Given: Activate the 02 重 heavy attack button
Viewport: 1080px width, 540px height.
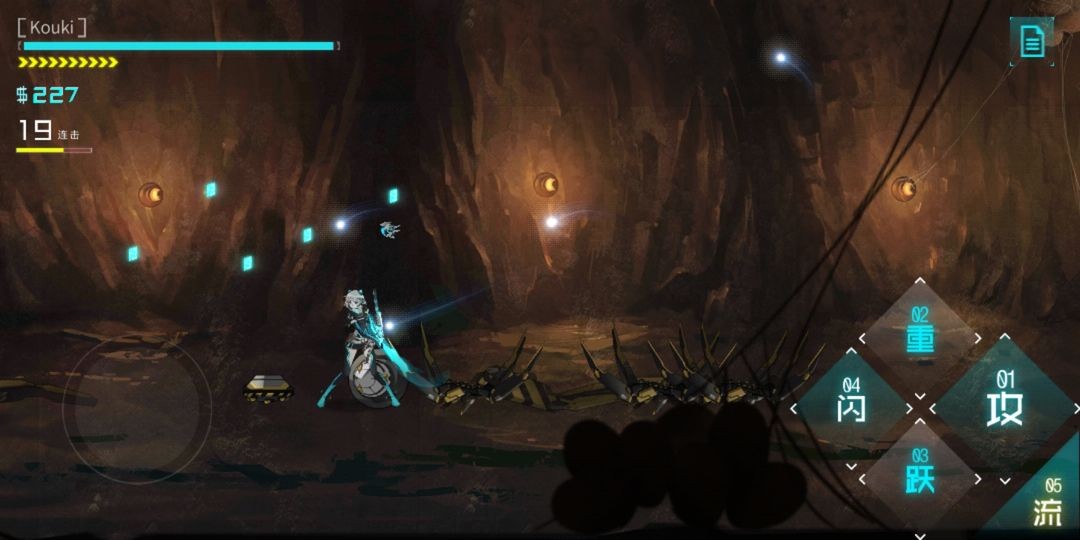Looking at the screenshot, I should pyautogui.click(x=920, y=338).
